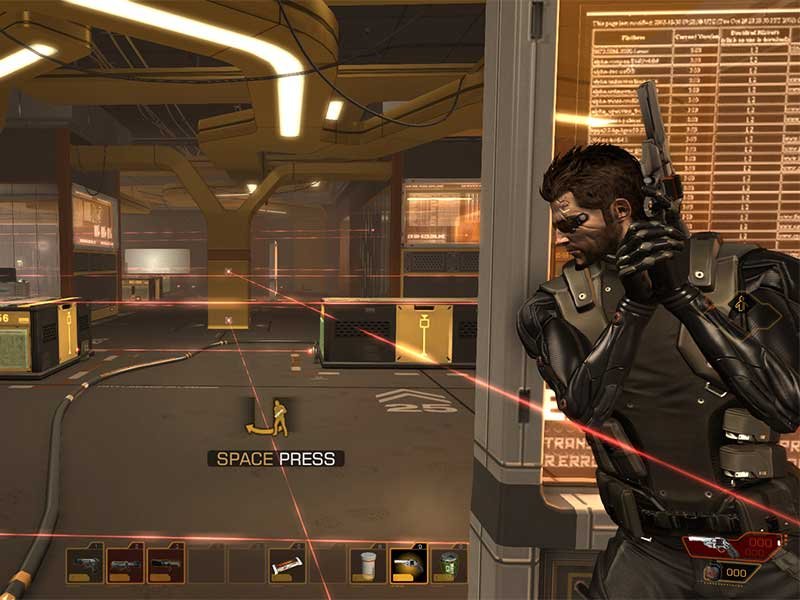Use the energy bar in the hotbar
Image resolution: width=800 pixels, height=600 pixels.
(x=287, y=565)
